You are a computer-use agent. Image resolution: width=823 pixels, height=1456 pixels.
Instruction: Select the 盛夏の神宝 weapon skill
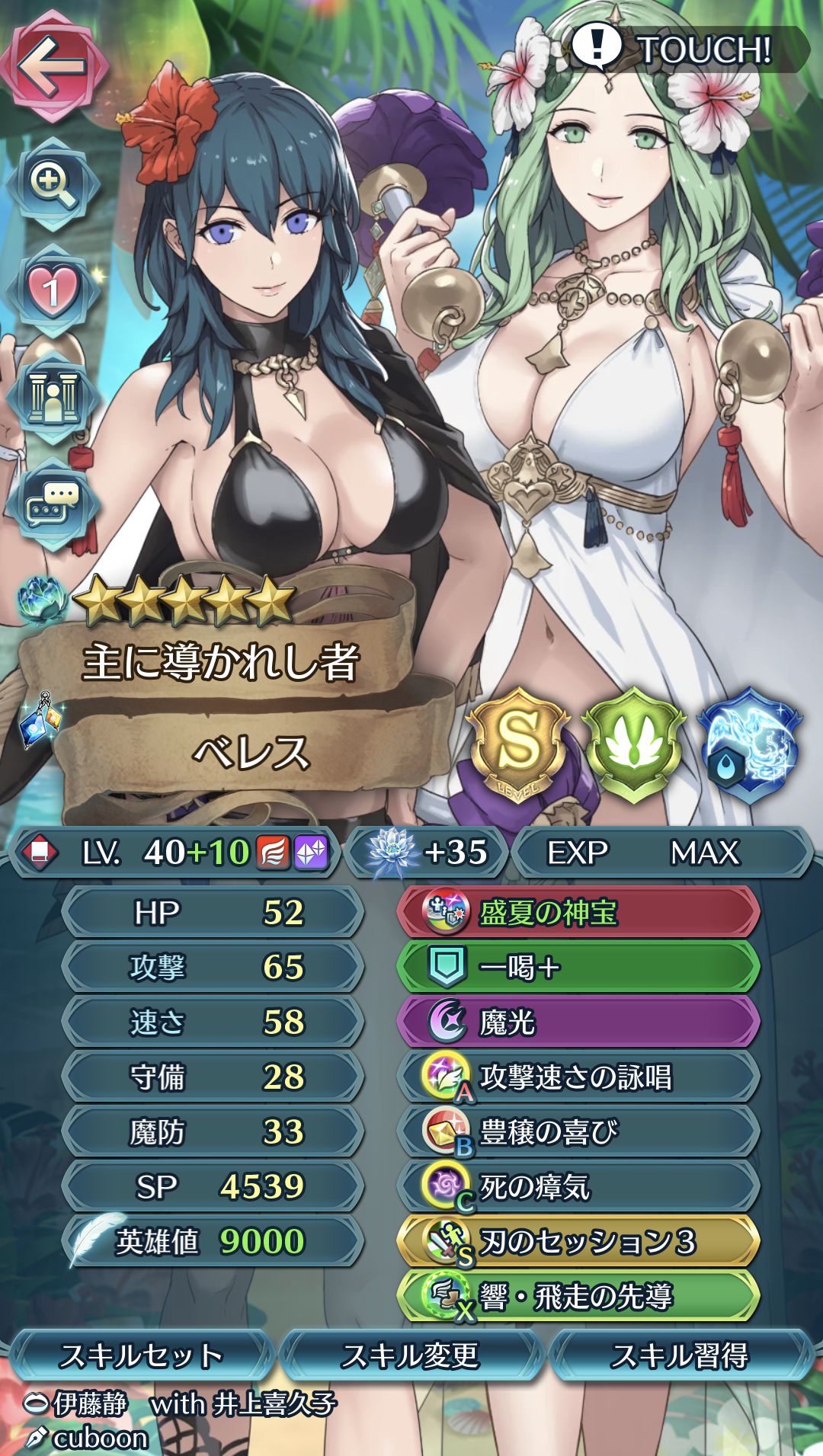coord(578,912)
